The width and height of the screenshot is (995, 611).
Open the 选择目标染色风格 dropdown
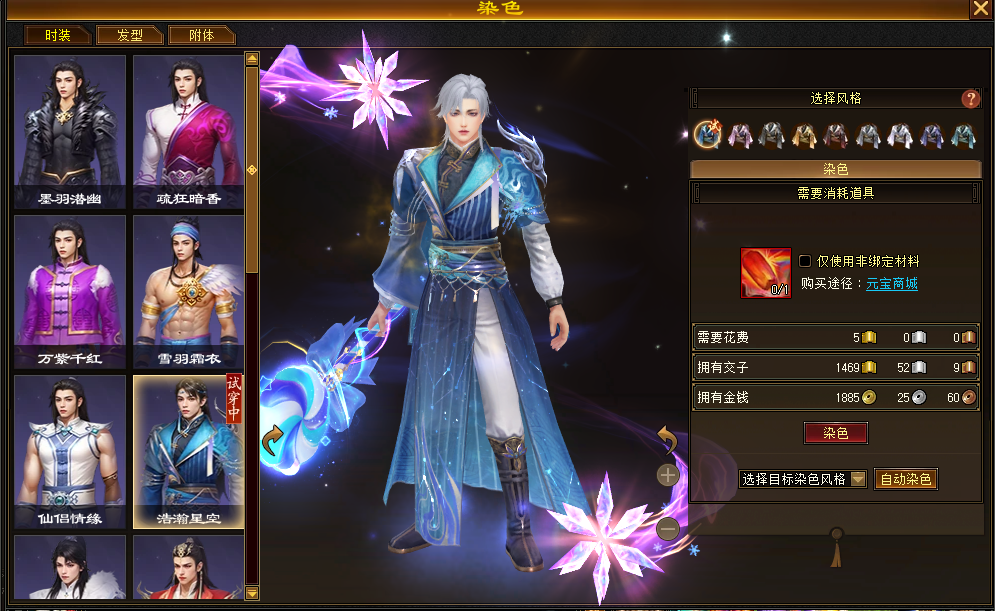(x=858, y=479)
